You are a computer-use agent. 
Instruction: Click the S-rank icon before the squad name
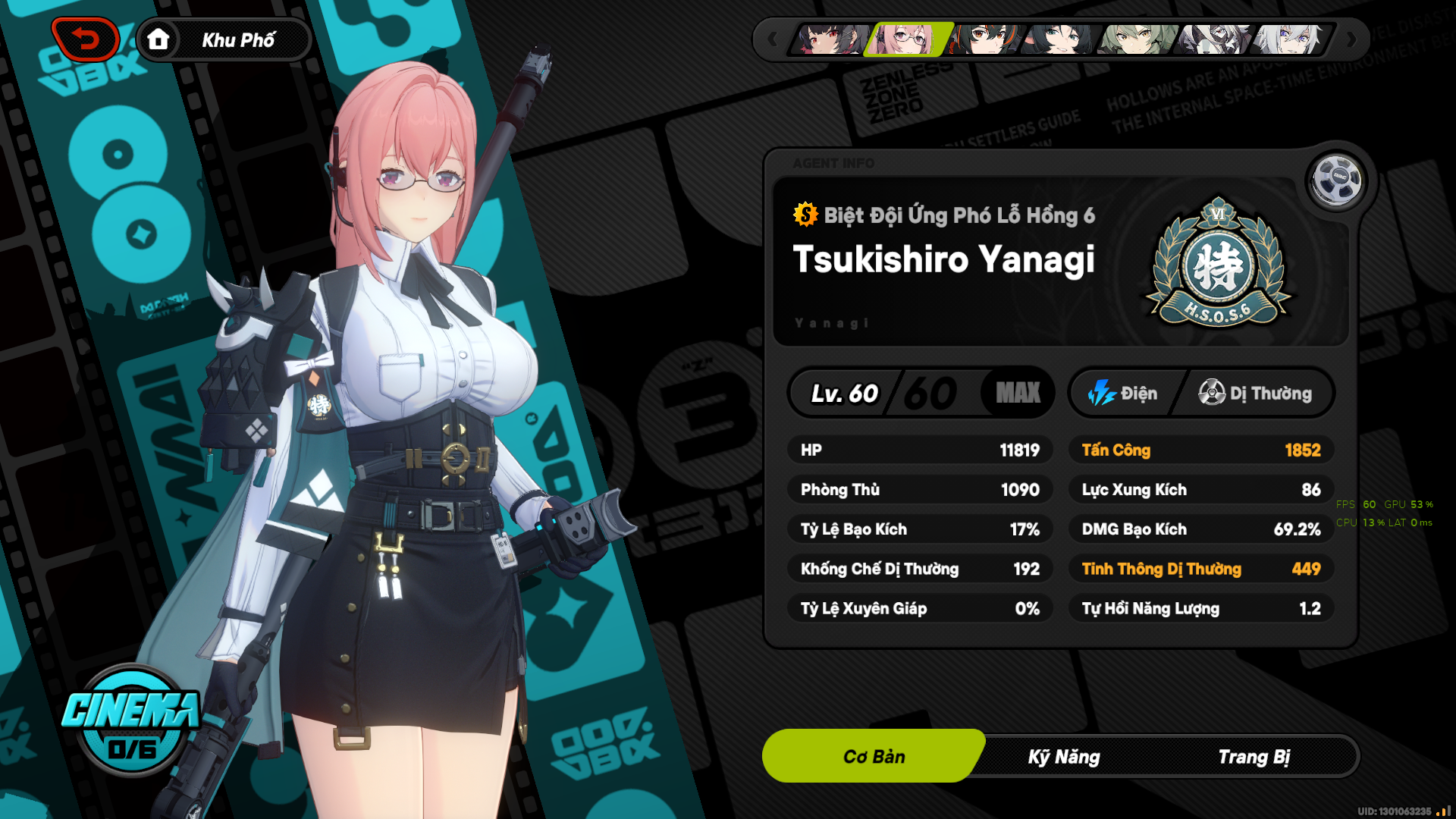click(x=804, y=215)
